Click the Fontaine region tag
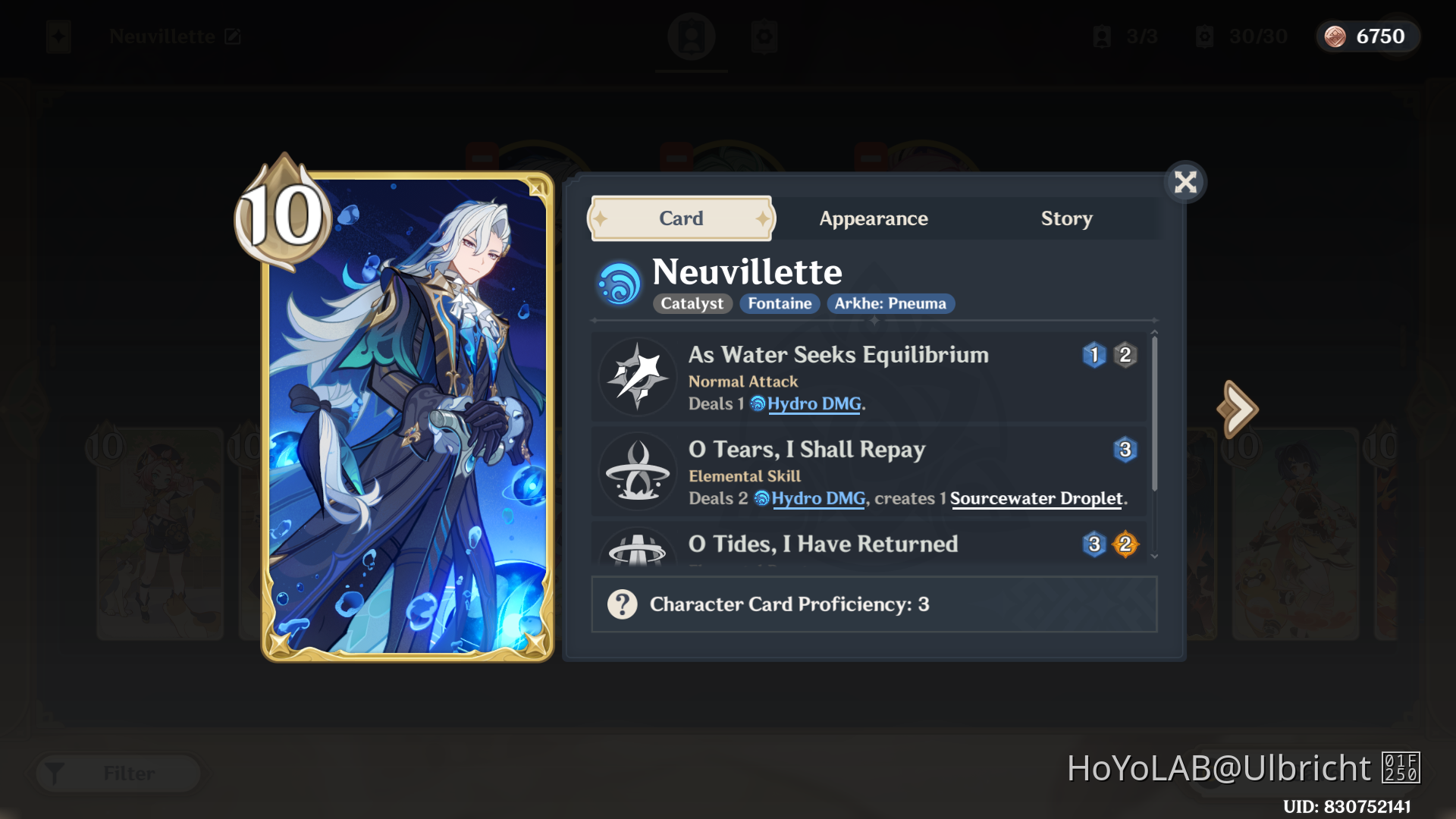 (780, 303)
